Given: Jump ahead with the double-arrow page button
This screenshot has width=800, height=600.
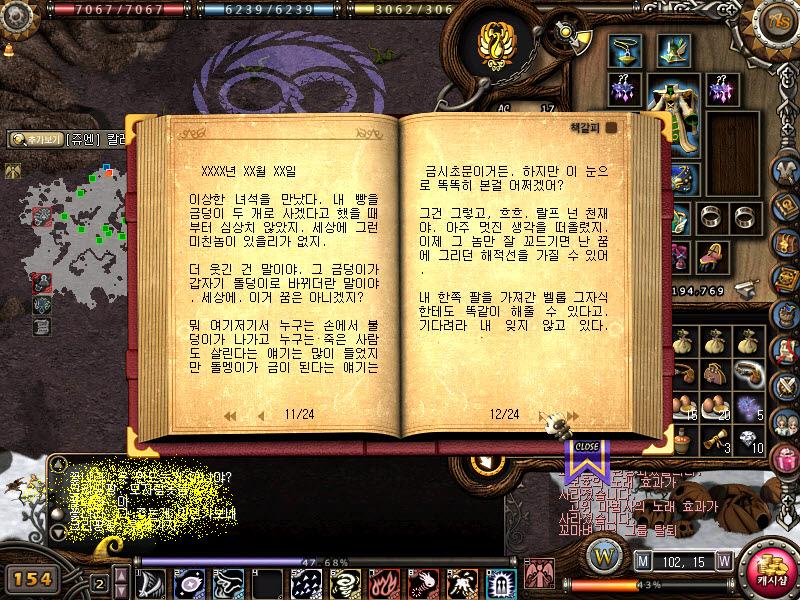Looking at the screenshot, I should click(571, 414).
